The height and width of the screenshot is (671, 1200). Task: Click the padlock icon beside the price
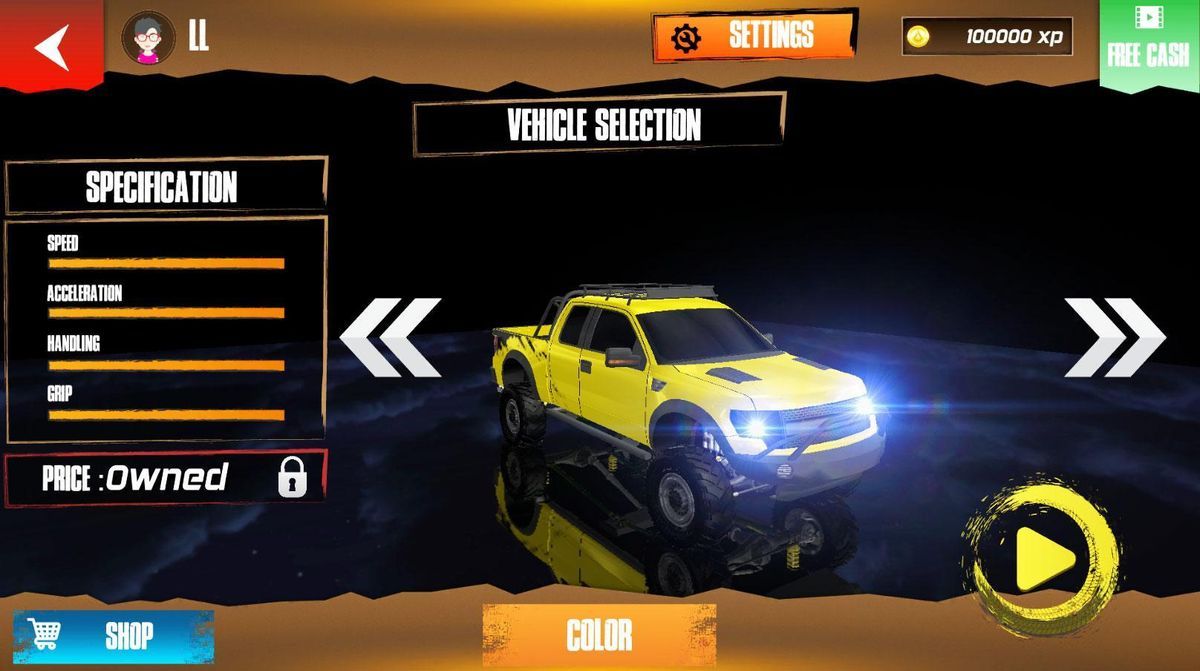point(292,478)
